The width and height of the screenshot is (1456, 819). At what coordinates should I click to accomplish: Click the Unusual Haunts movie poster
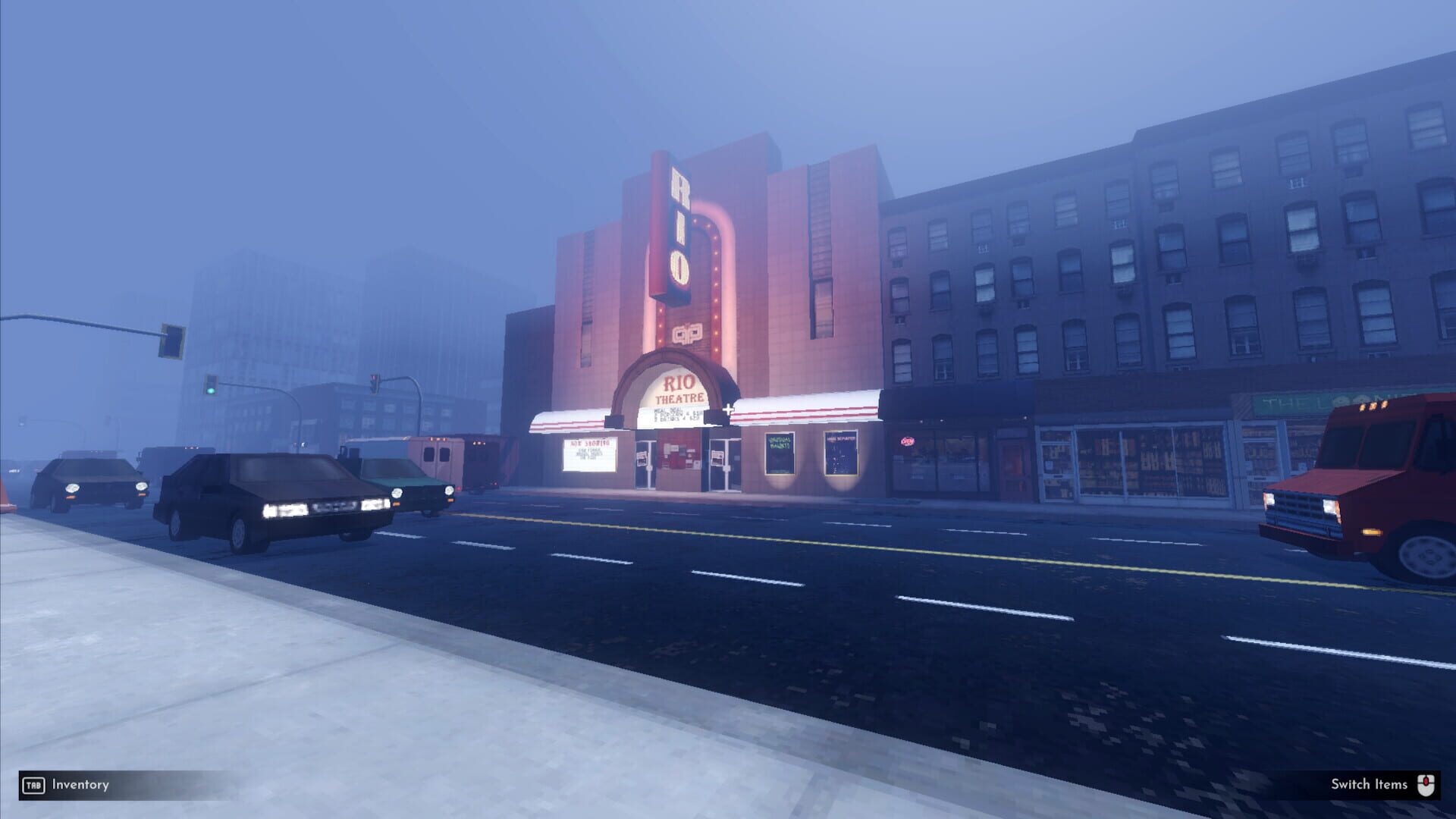pos(780,453)
